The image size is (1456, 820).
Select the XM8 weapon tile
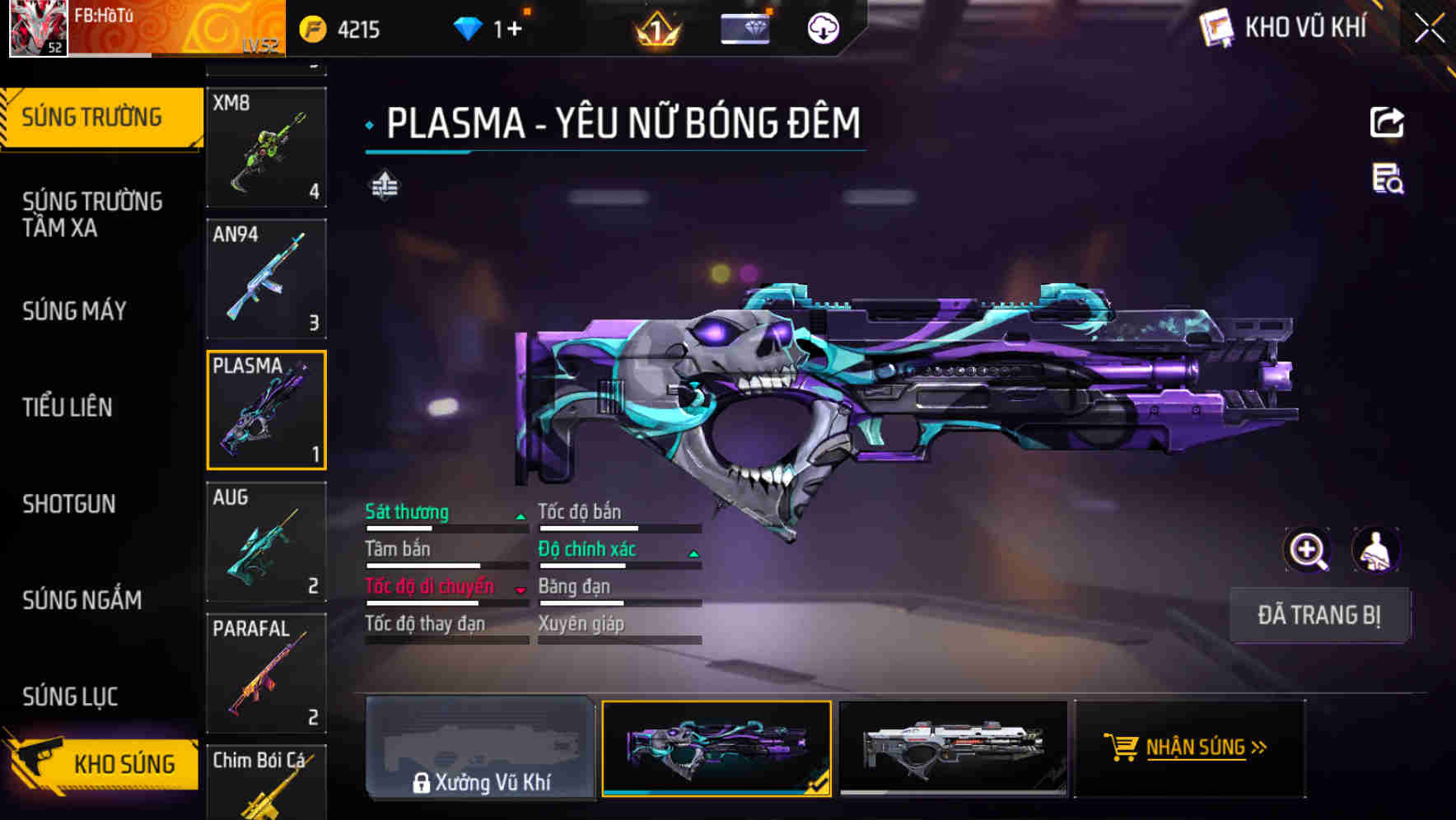266,147
